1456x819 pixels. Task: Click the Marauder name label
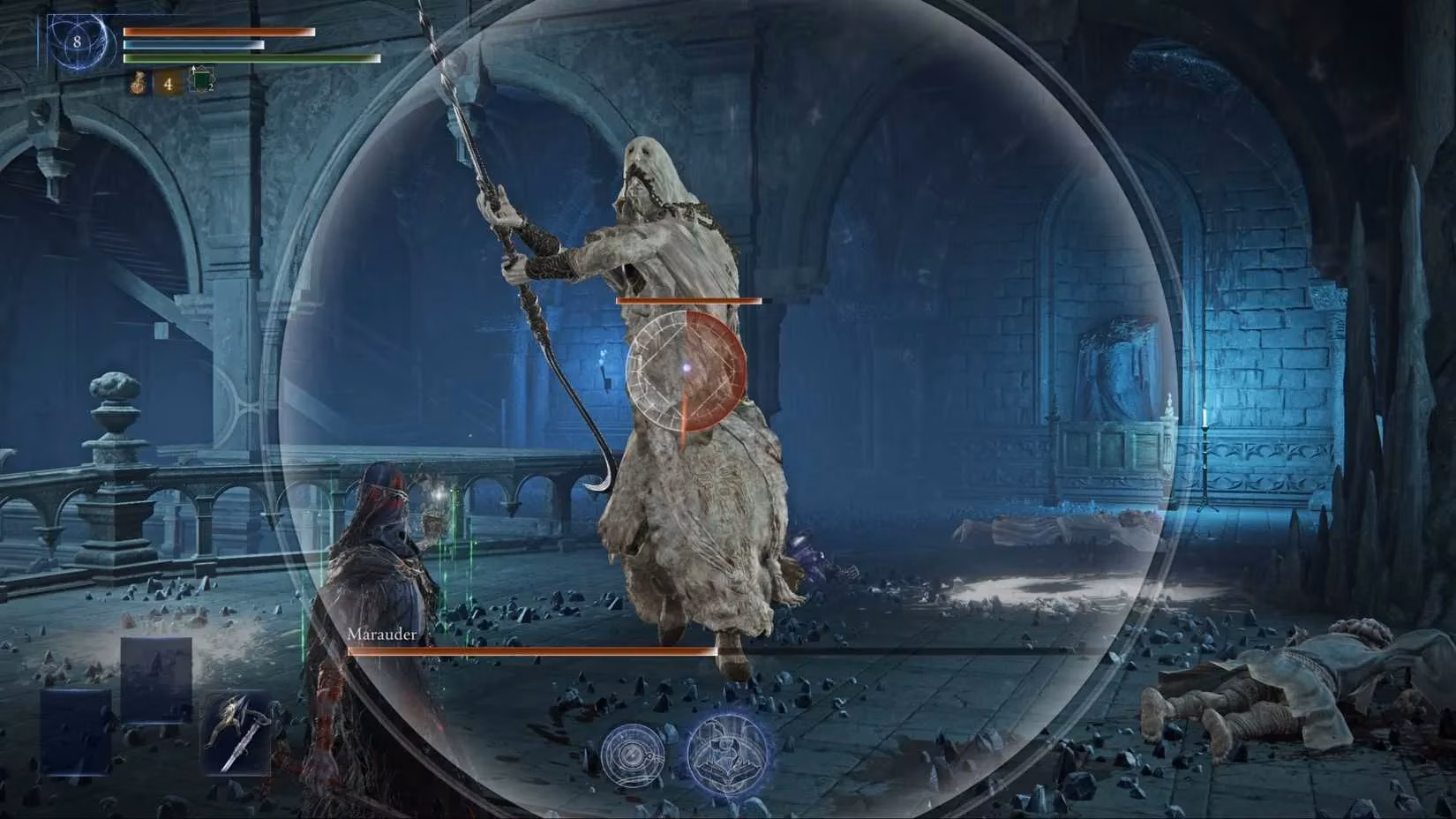tap(384, 635)
